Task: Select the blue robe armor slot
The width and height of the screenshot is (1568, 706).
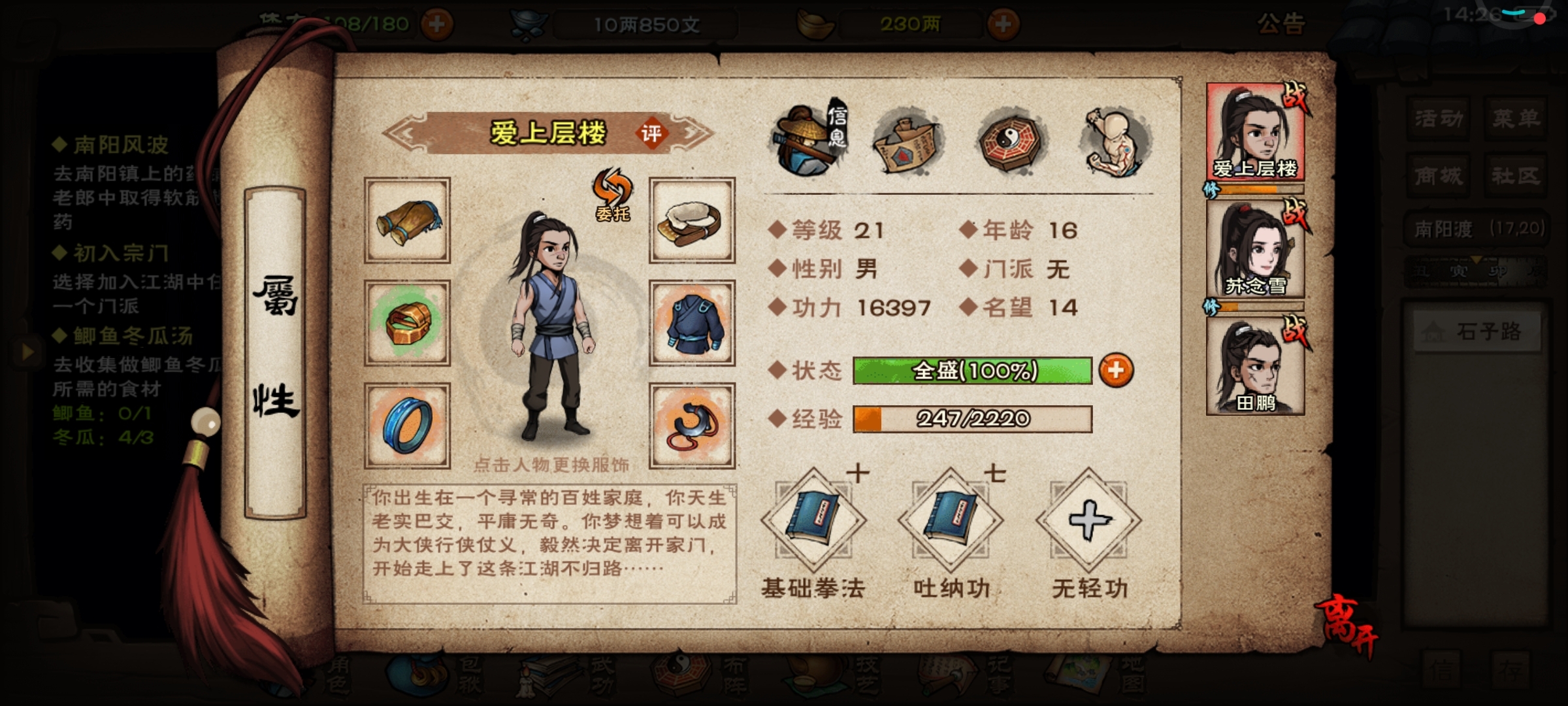Action: pos(692,323)
